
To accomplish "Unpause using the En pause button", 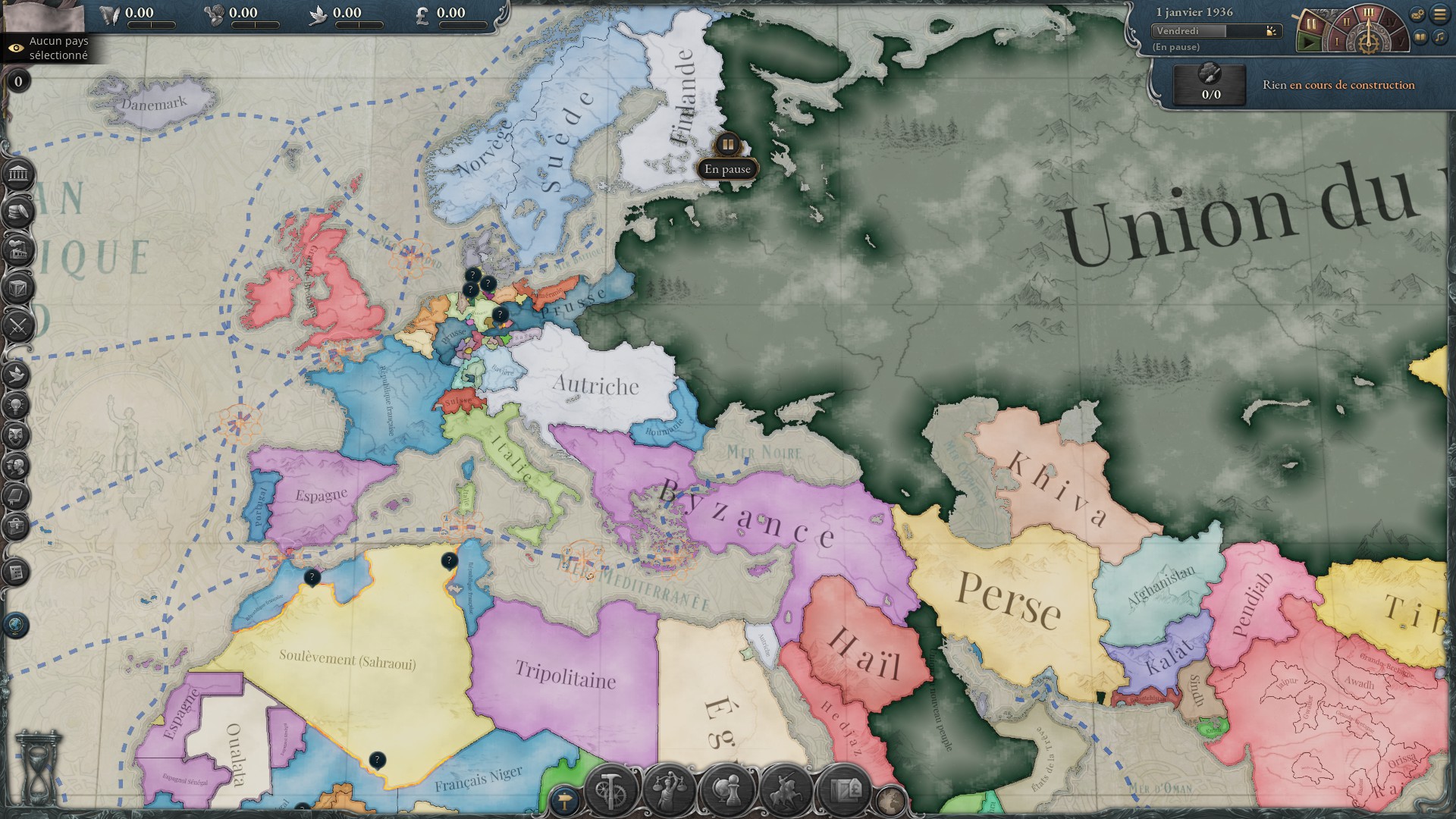I will coord(728,168).
